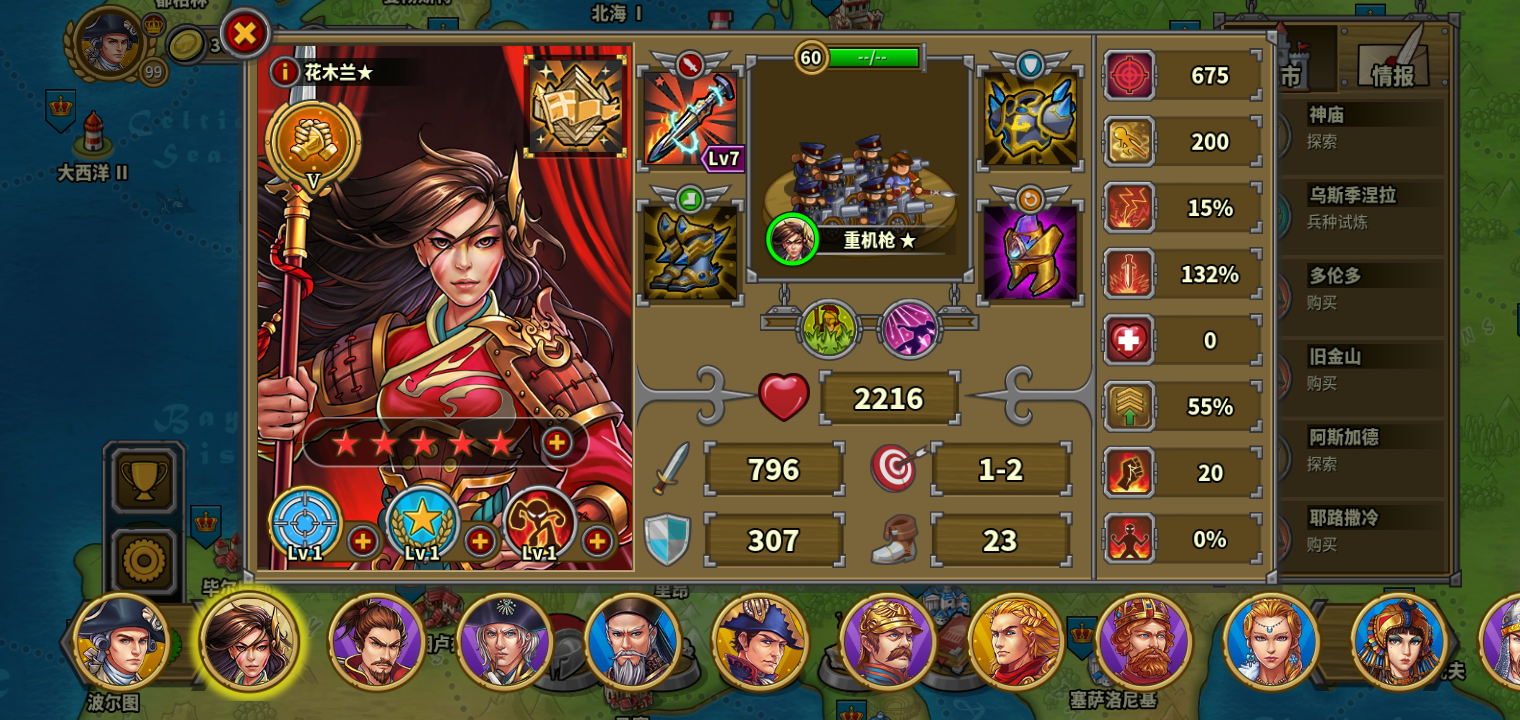The image size is (1520, 720).
Task: Click the trophy icon on the left
Action: click(143, 480)
